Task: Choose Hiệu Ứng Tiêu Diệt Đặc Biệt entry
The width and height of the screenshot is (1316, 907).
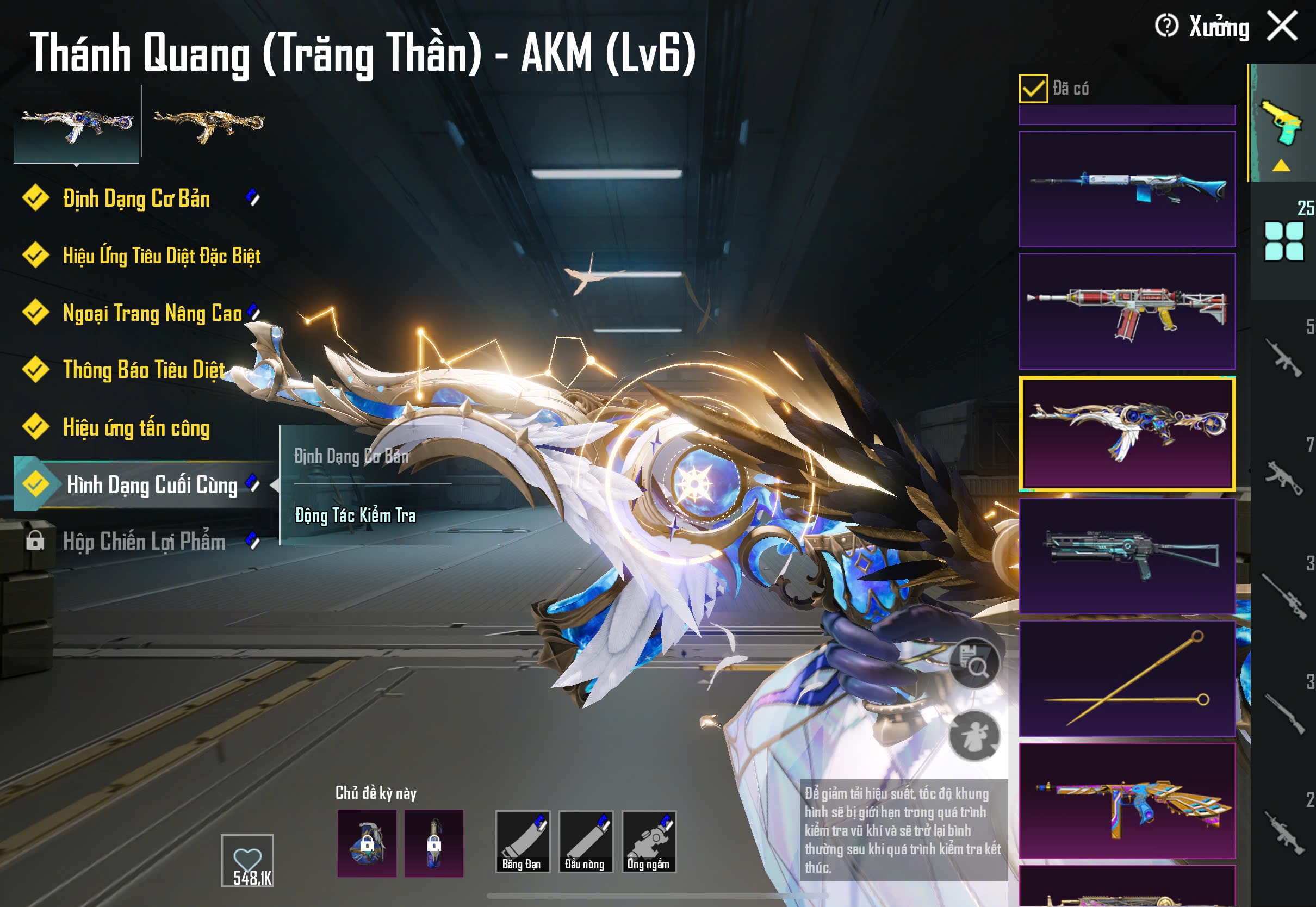Action: 162,256
